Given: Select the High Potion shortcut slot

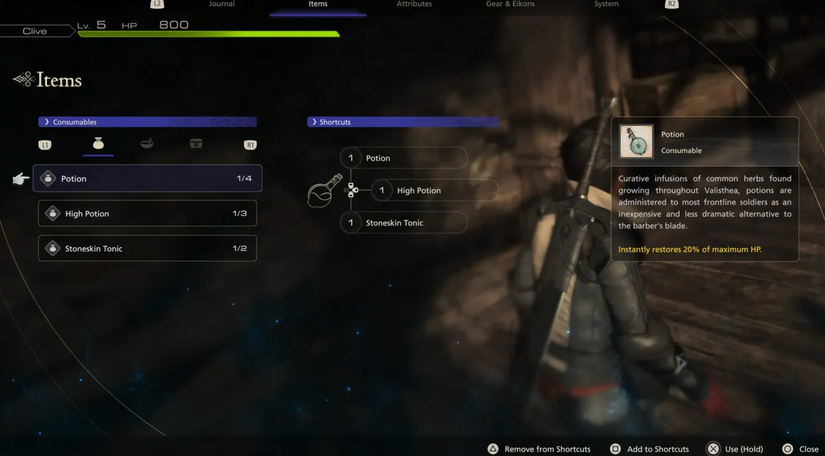Looking at the screenshot, I should 433,190.
